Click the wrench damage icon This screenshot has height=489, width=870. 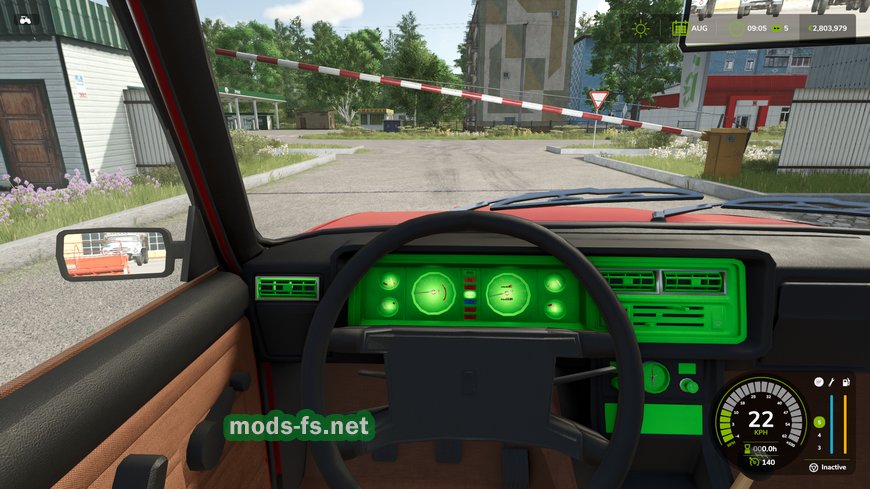(831, 382)
